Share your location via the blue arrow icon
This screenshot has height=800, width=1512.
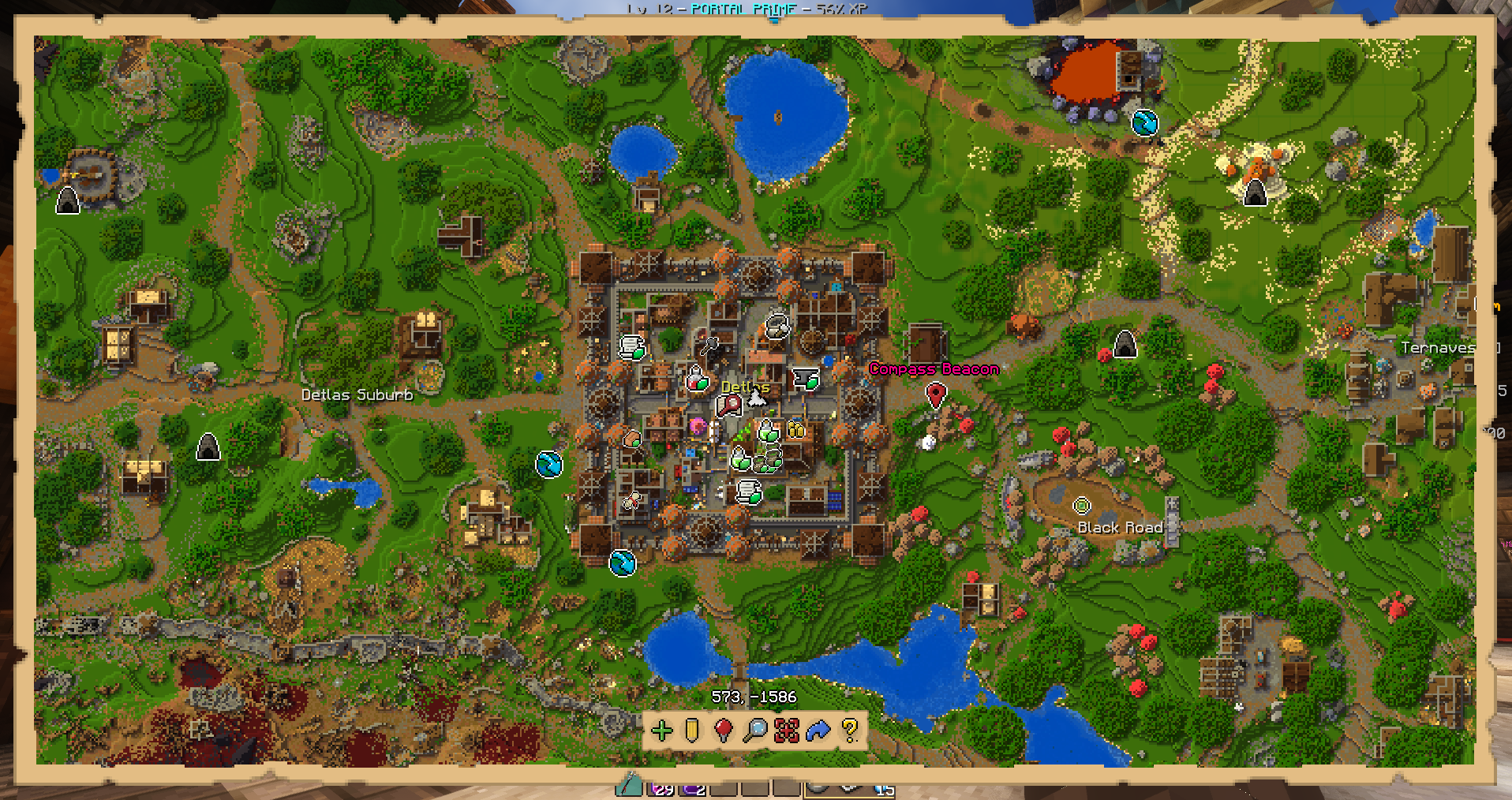[818, 731]
